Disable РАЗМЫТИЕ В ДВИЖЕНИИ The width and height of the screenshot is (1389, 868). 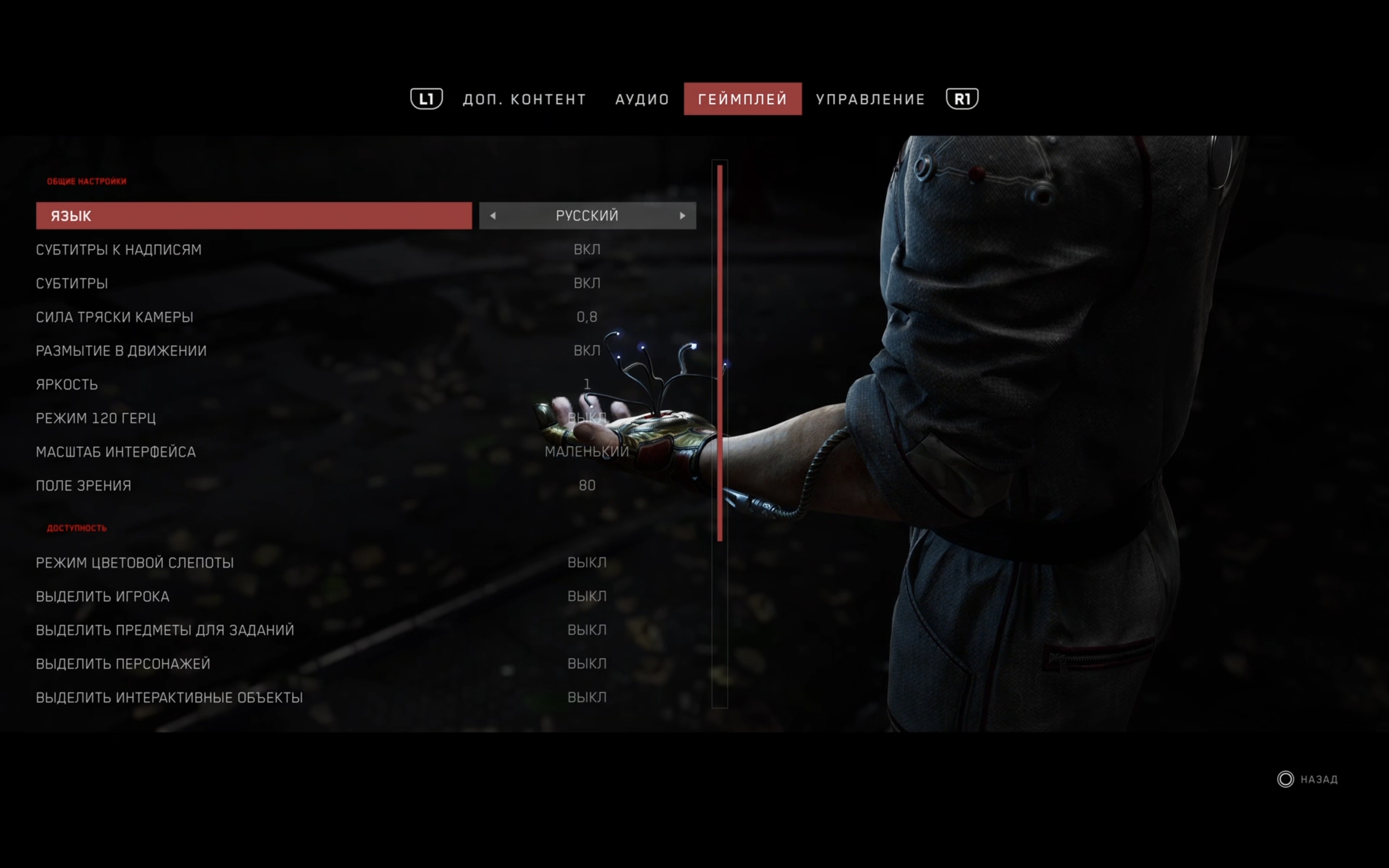tap(587, 350)
